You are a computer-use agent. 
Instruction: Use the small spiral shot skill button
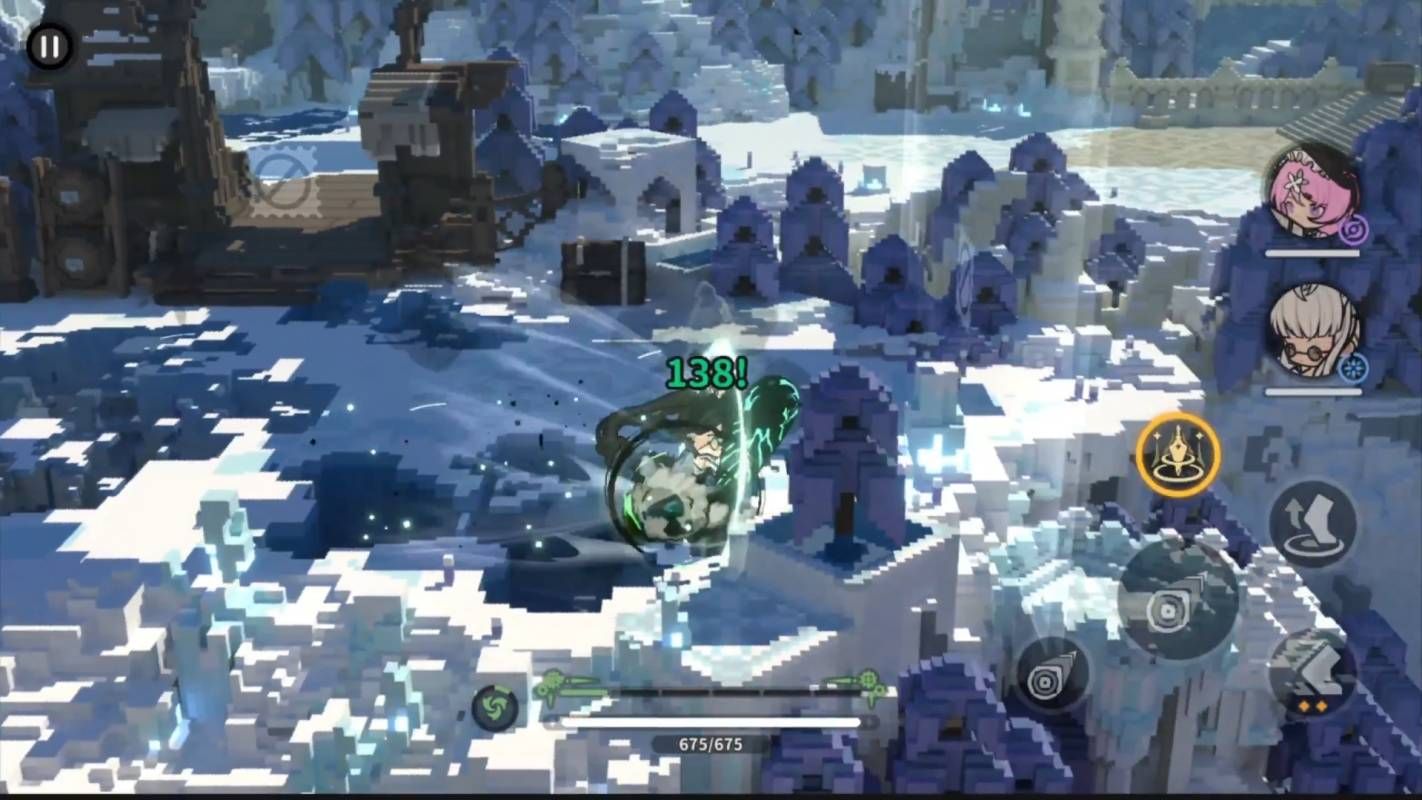coord(1052,675)
